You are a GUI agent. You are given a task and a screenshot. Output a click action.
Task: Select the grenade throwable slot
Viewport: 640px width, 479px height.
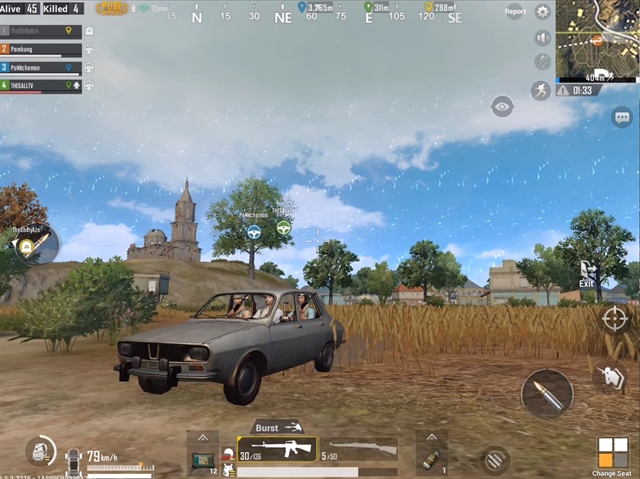point(431,458)
